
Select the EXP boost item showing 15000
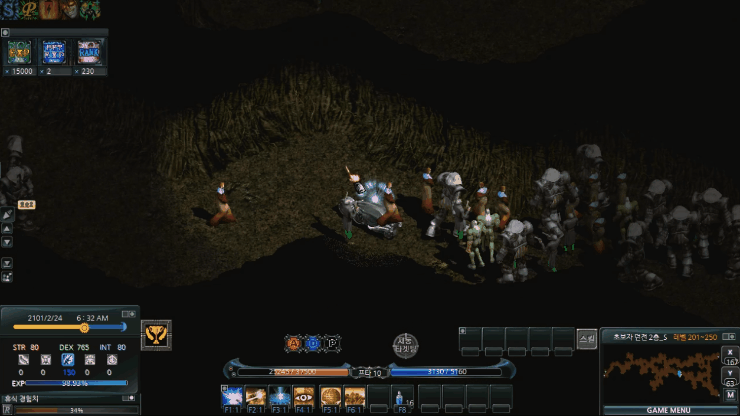coord(20,53)
